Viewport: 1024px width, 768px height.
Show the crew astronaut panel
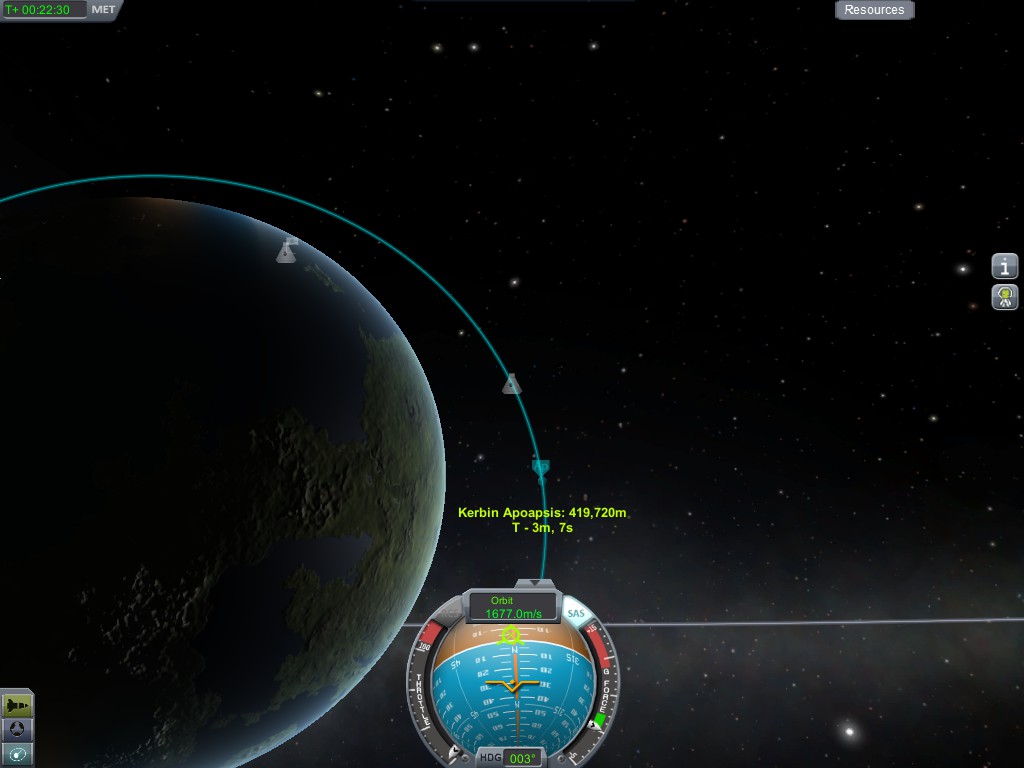pyautogui.click(x=1005, y=296)
